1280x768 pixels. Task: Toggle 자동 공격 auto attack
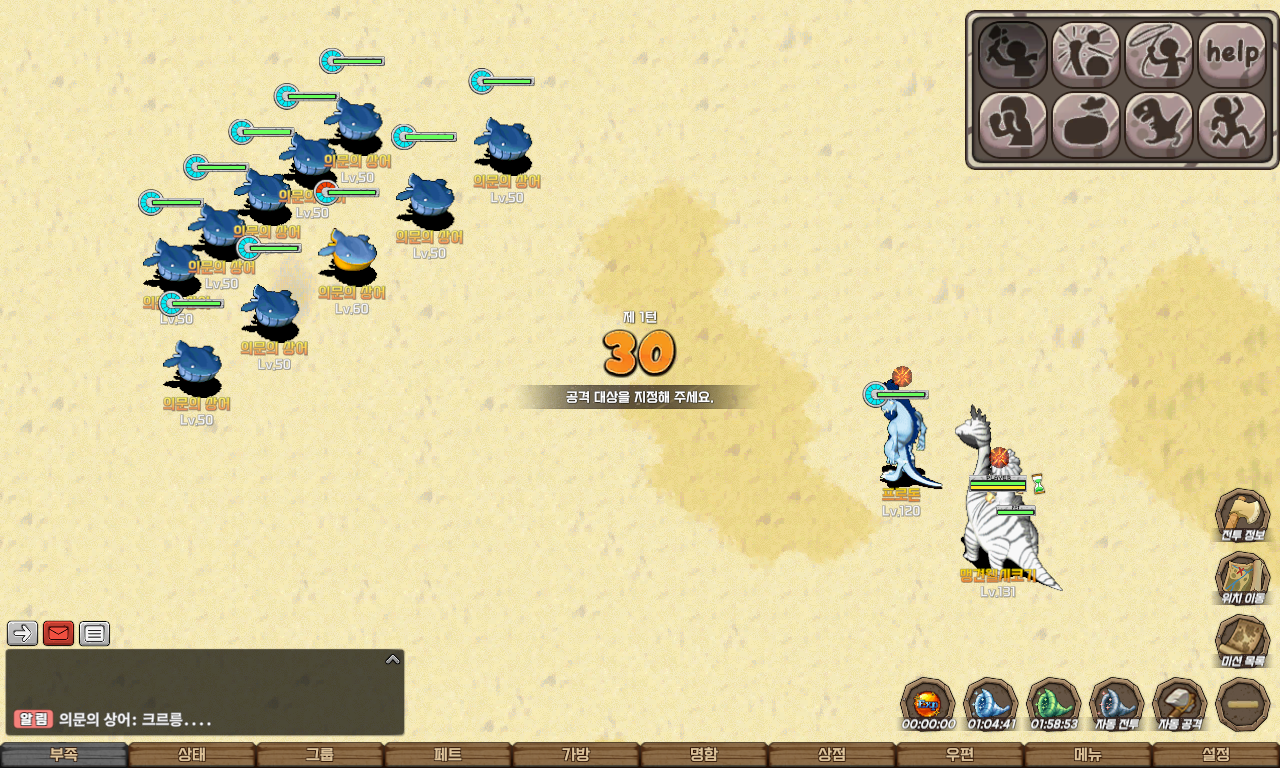click(1179, 703)
